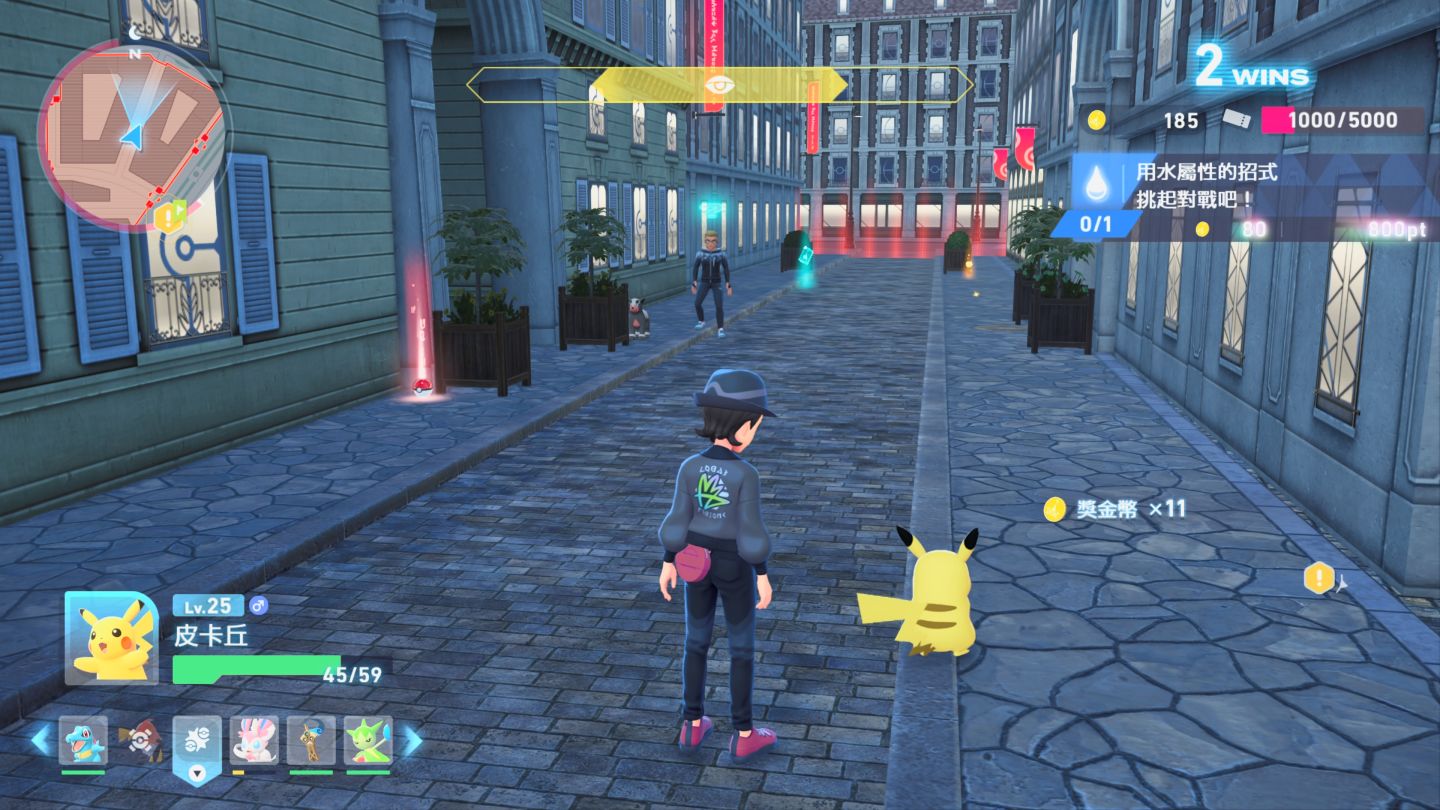Choose Totodile in the party bar
This screenshot has height=810, width=1440.
tap(82, 741)
